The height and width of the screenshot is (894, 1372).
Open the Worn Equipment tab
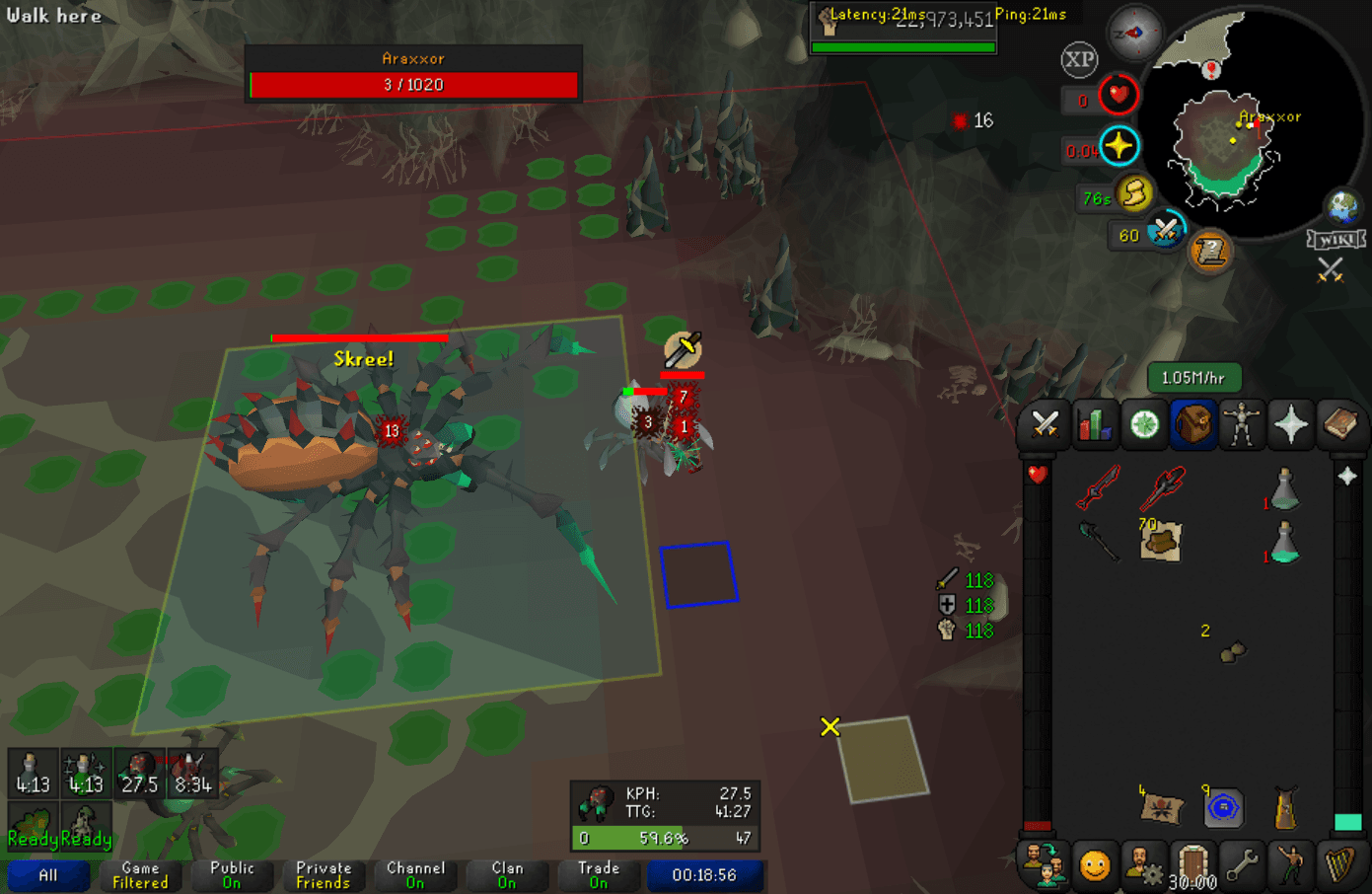[x=1242, y=424]
